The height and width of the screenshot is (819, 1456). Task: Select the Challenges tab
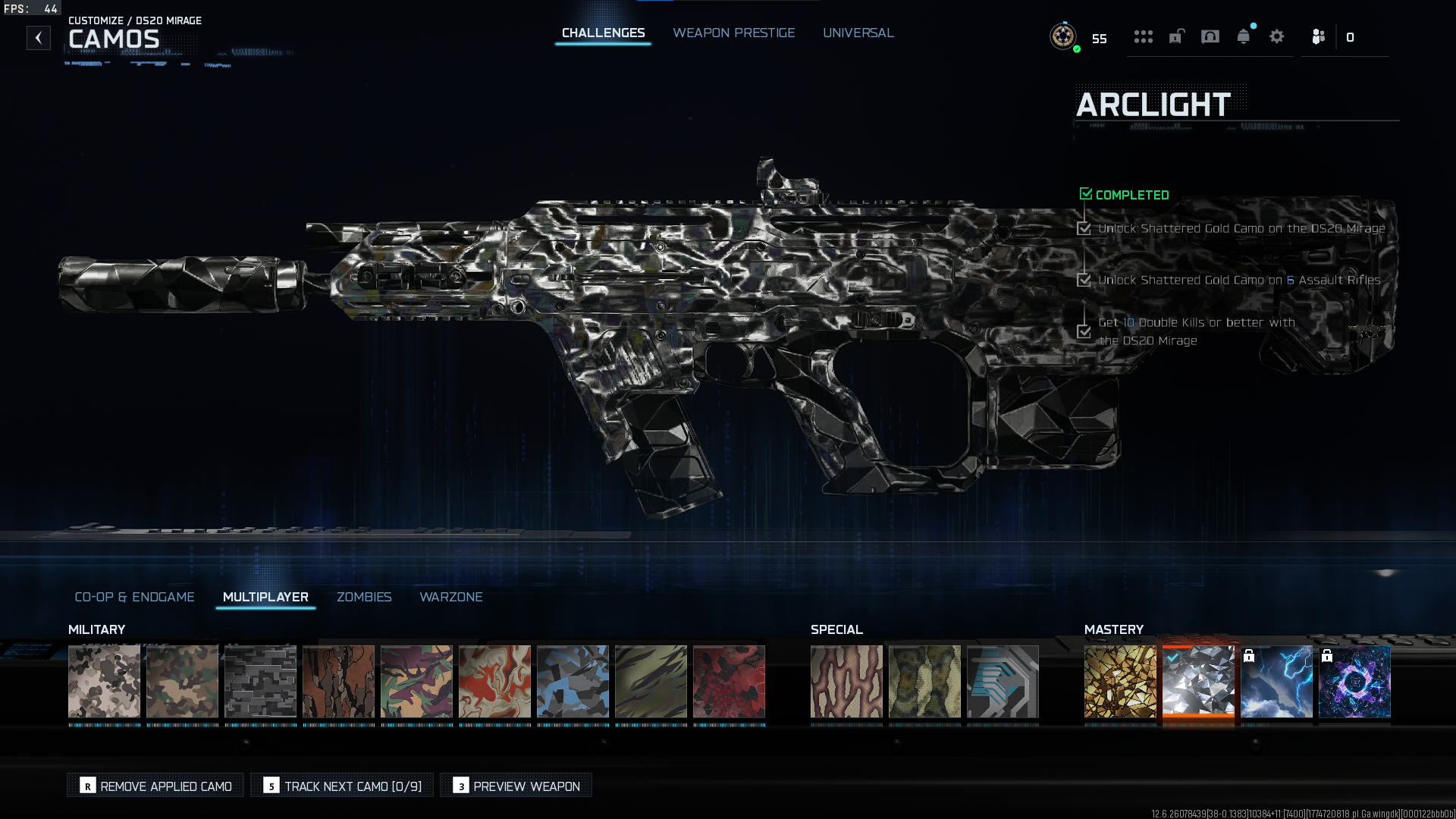[x=603, y=33]
